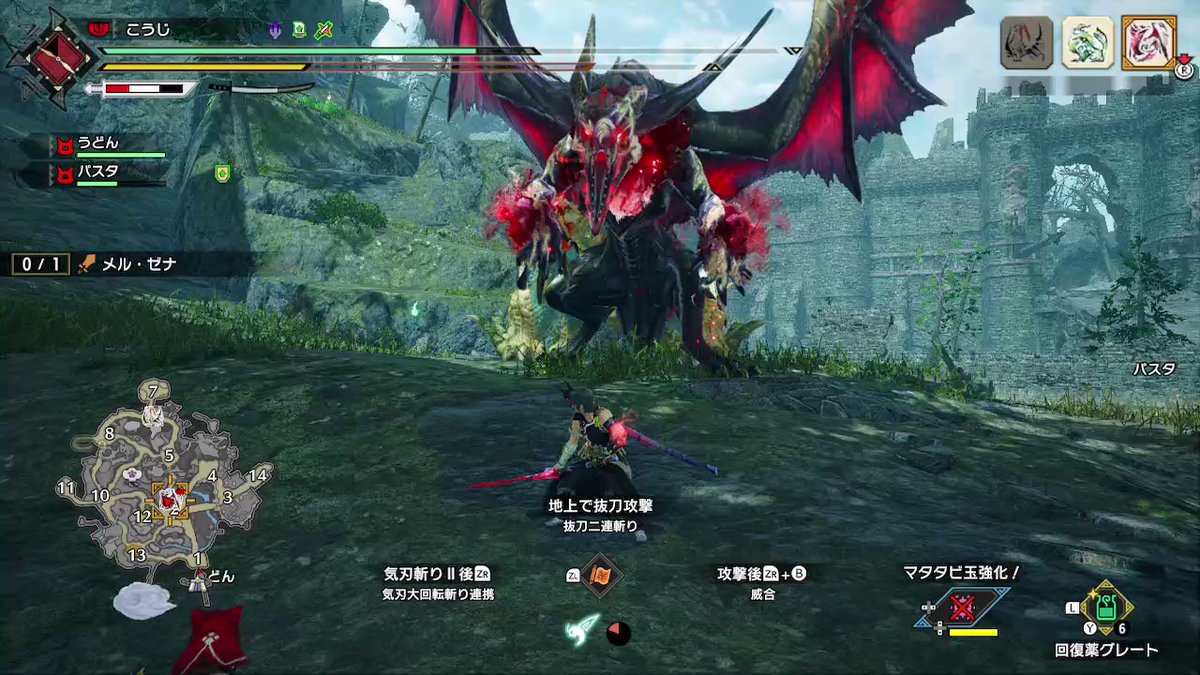Select party member パスタ in the list
Image resolution: width=1200 pixels, height=675 pixels.
[x=100, y=173]
